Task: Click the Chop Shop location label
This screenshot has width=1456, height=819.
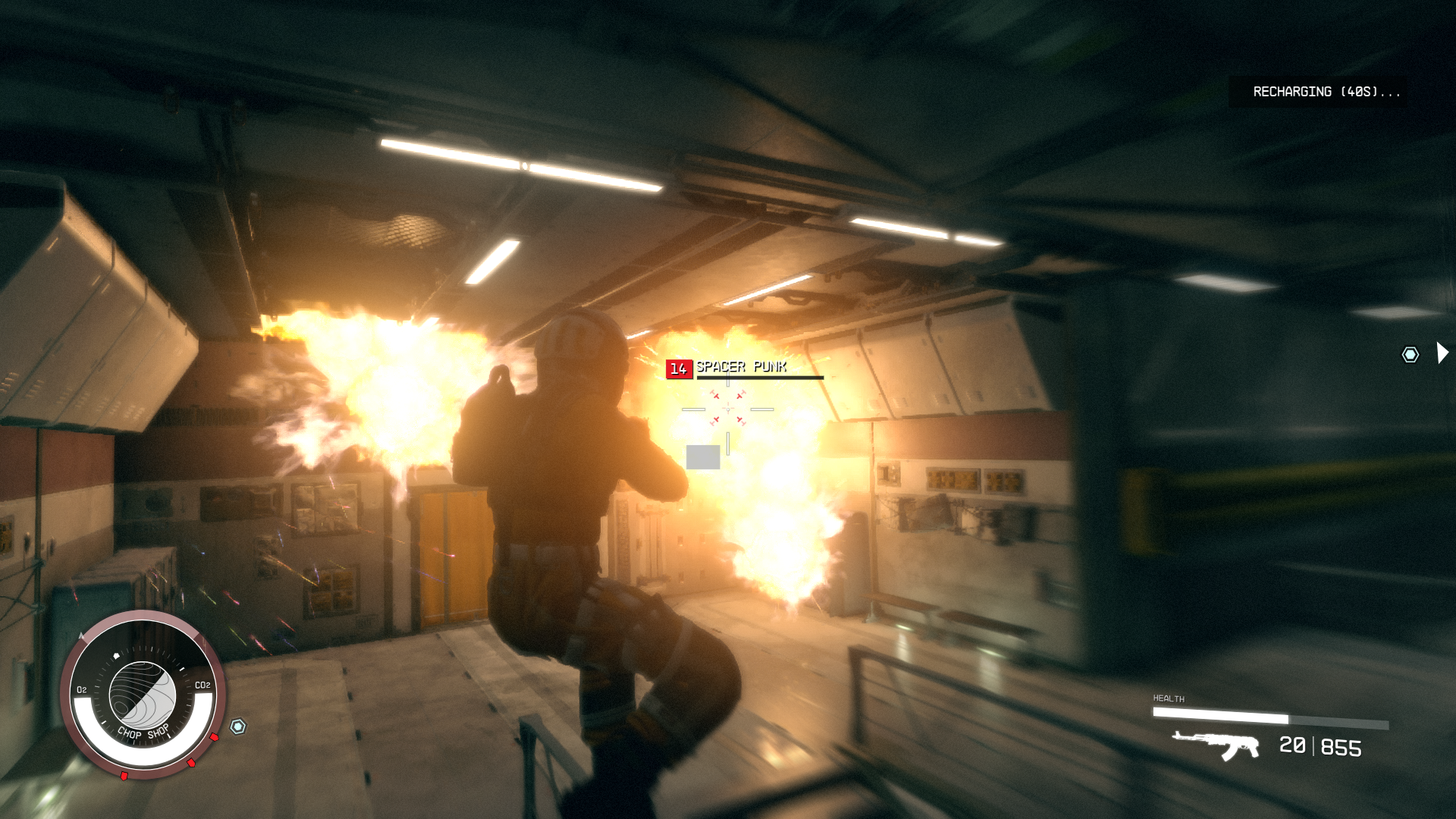Action: [144, 733]
